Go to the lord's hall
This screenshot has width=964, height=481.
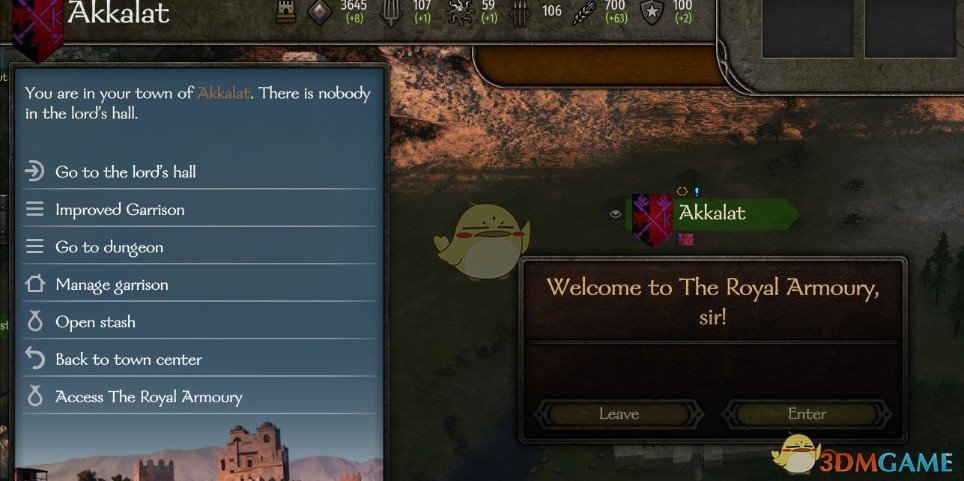[126, 172]
